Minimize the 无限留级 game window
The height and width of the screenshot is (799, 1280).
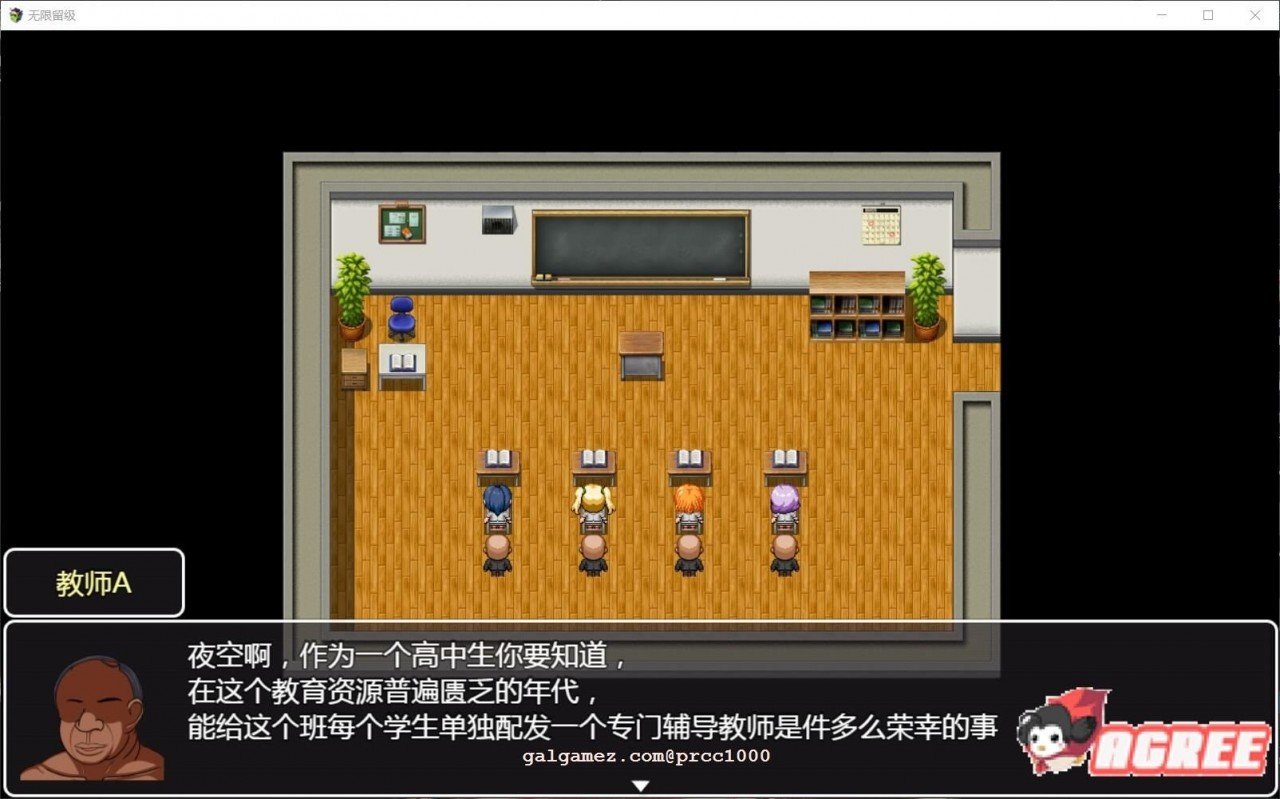(1163, 15)
